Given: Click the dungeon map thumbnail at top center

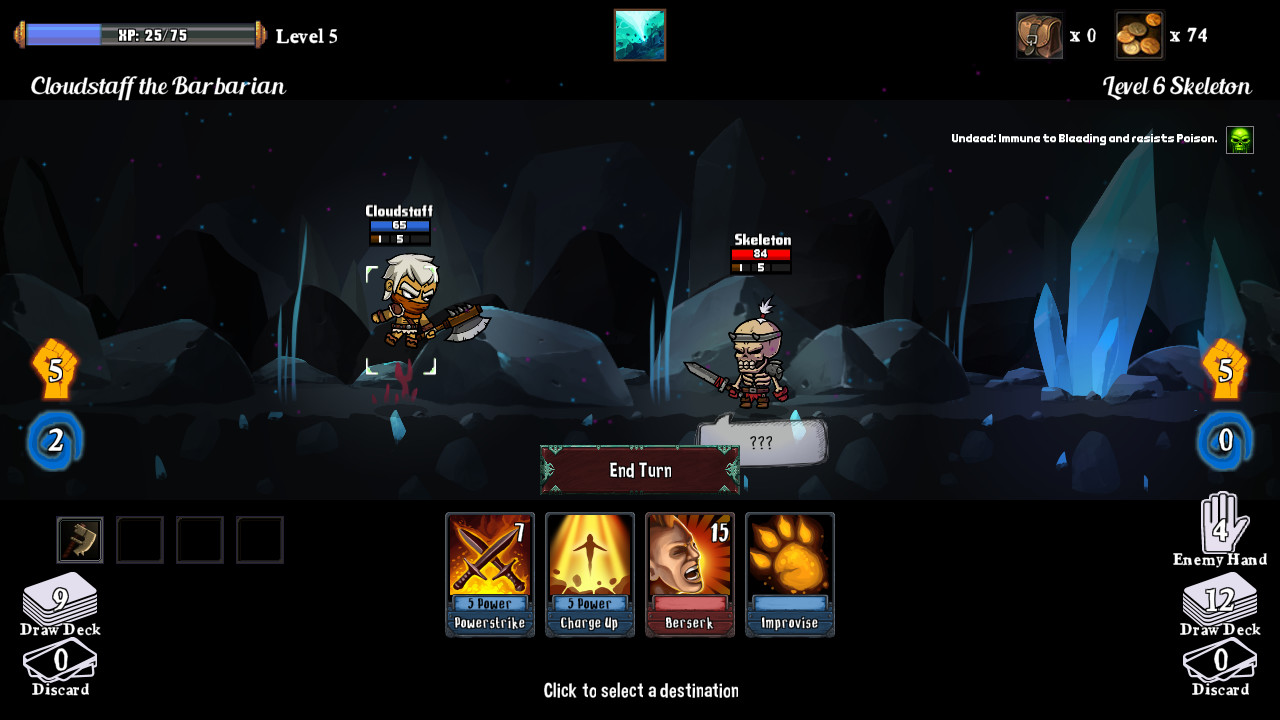Looking at the screenshot, I should tap(639, 33).
